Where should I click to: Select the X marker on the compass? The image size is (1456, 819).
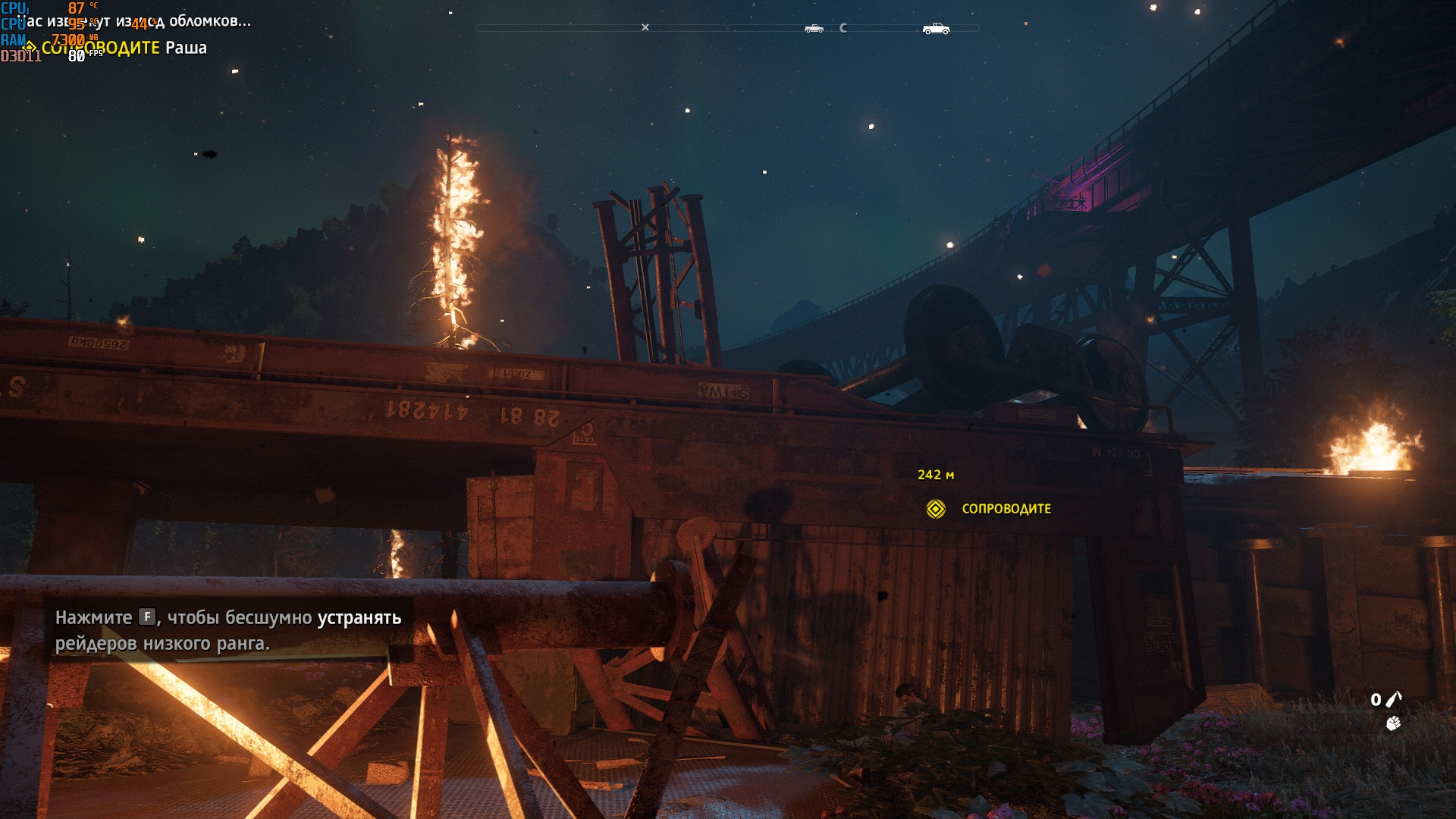(645, 28)
